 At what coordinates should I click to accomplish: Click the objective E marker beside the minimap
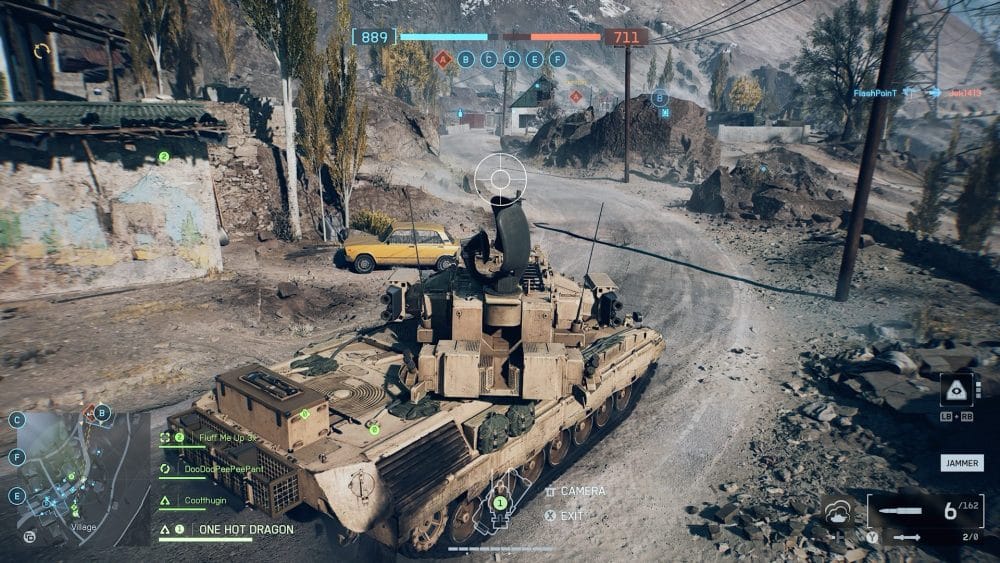pos(17,495)
